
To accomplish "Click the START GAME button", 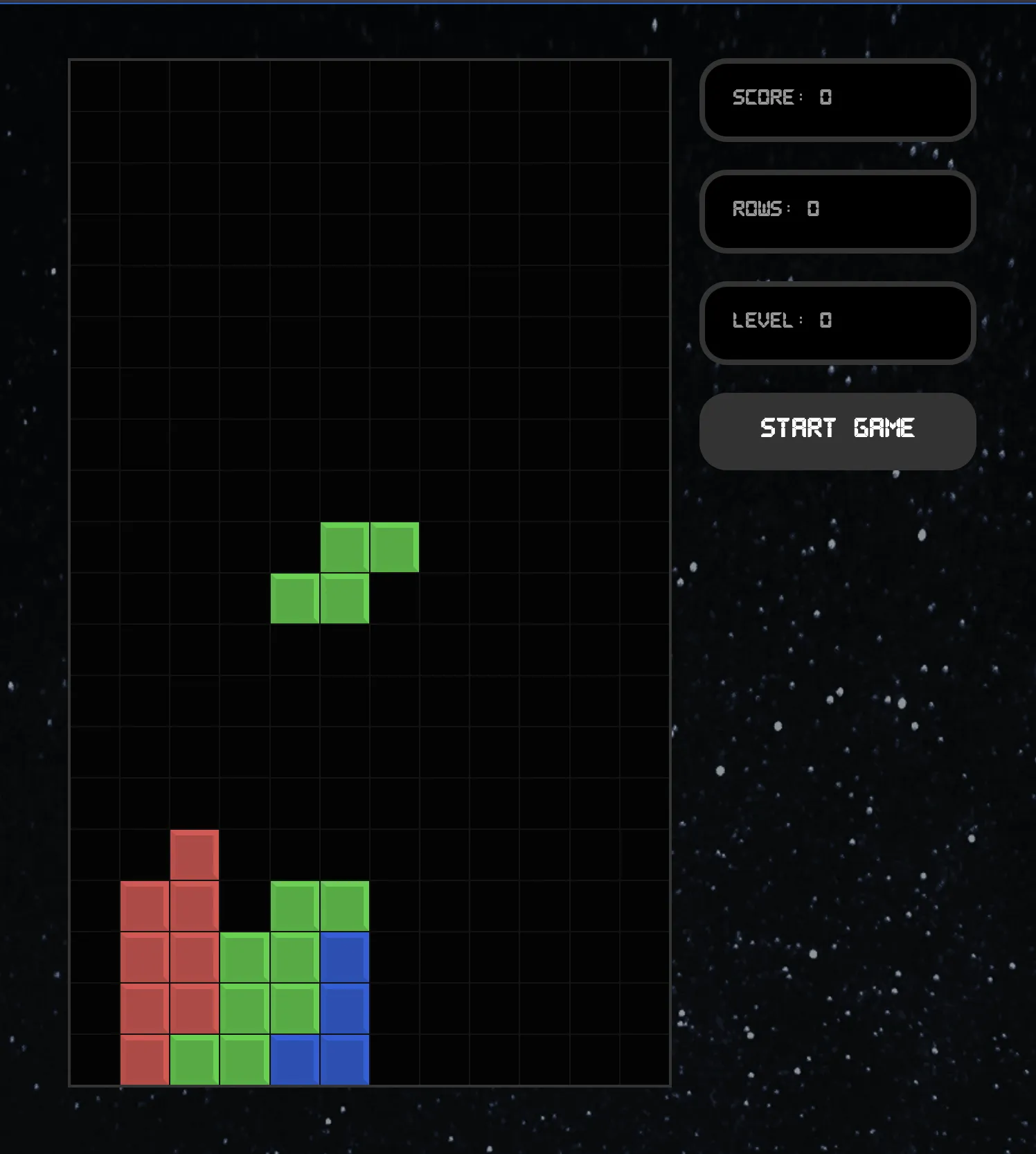I will coord(837,430).
